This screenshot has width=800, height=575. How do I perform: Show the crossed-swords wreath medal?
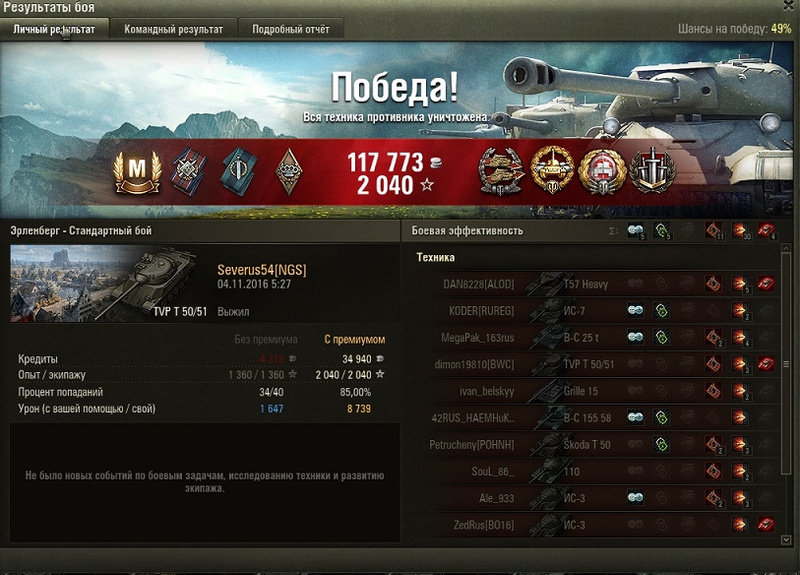click(x=651, y=170)
